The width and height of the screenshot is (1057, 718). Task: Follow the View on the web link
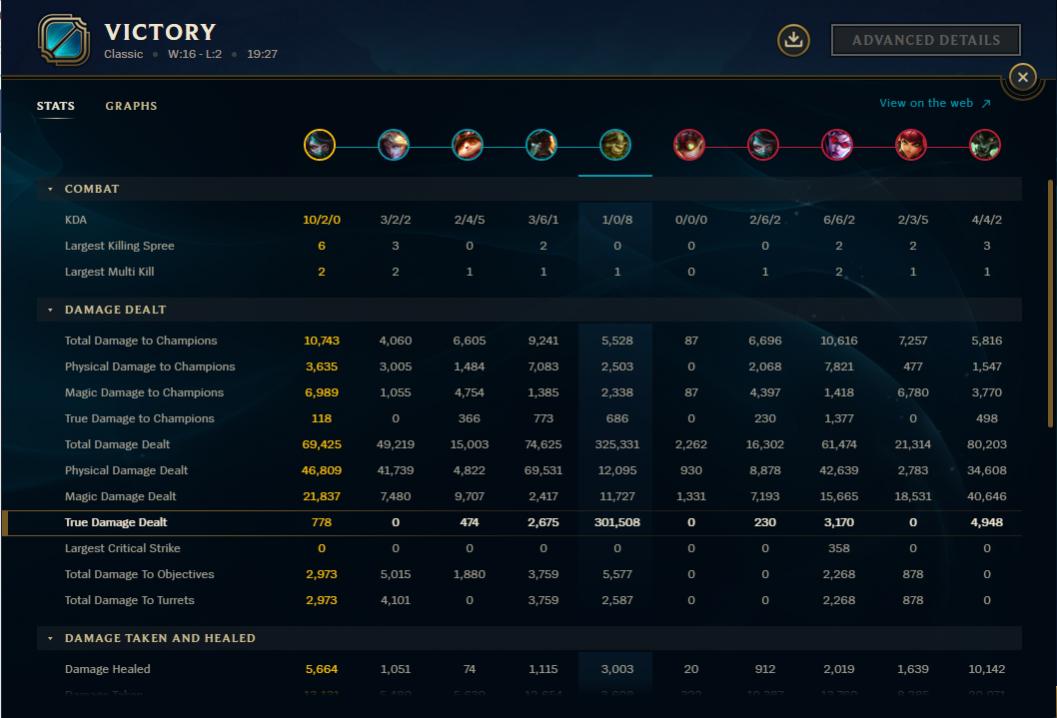[934, 103]
